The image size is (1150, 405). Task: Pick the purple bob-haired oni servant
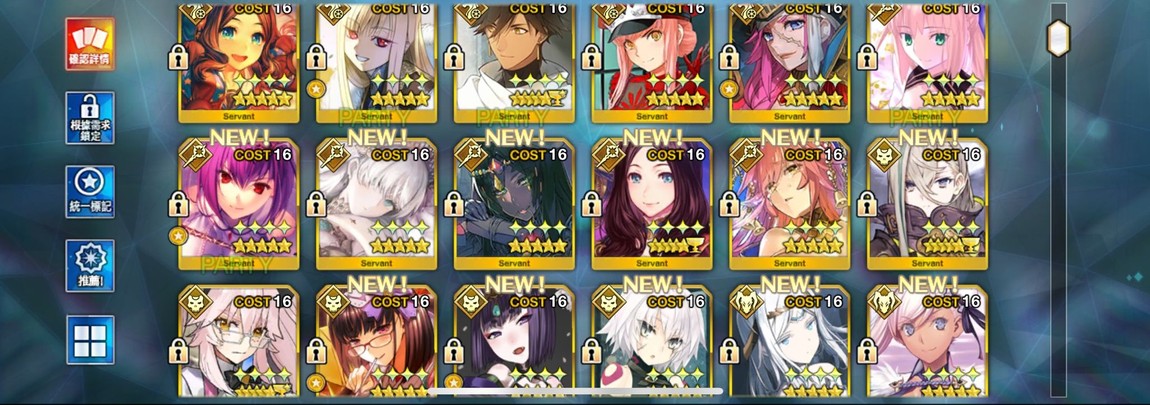pos(514,345)
